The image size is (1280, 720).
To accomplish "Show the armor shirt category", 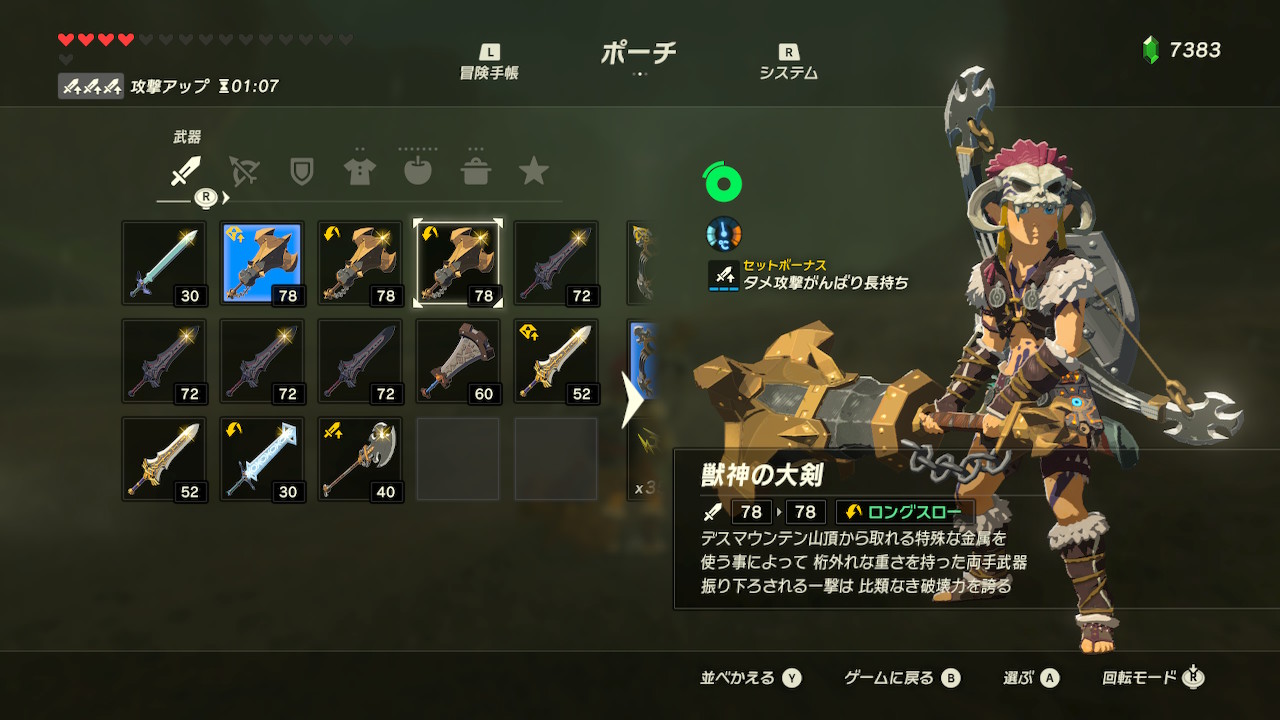I will [x=359, y=172].
